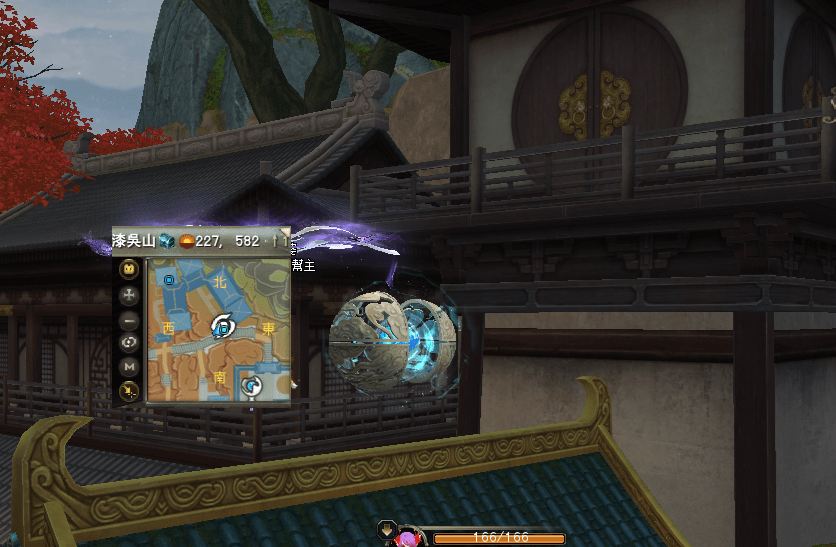Toggle the corner arrow on minimap header

coord(282,241)
